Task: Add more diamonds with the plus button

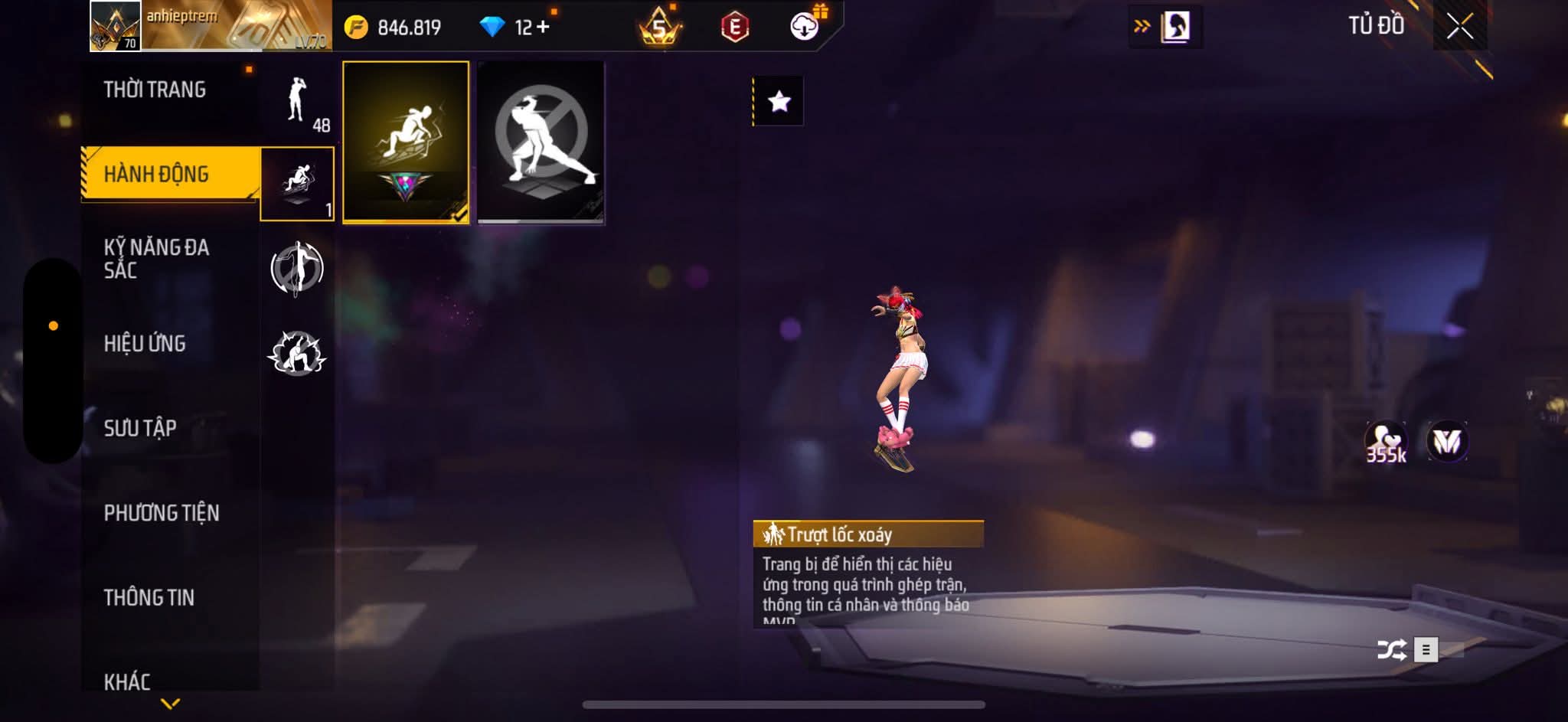Action: (x=543, y=28)
